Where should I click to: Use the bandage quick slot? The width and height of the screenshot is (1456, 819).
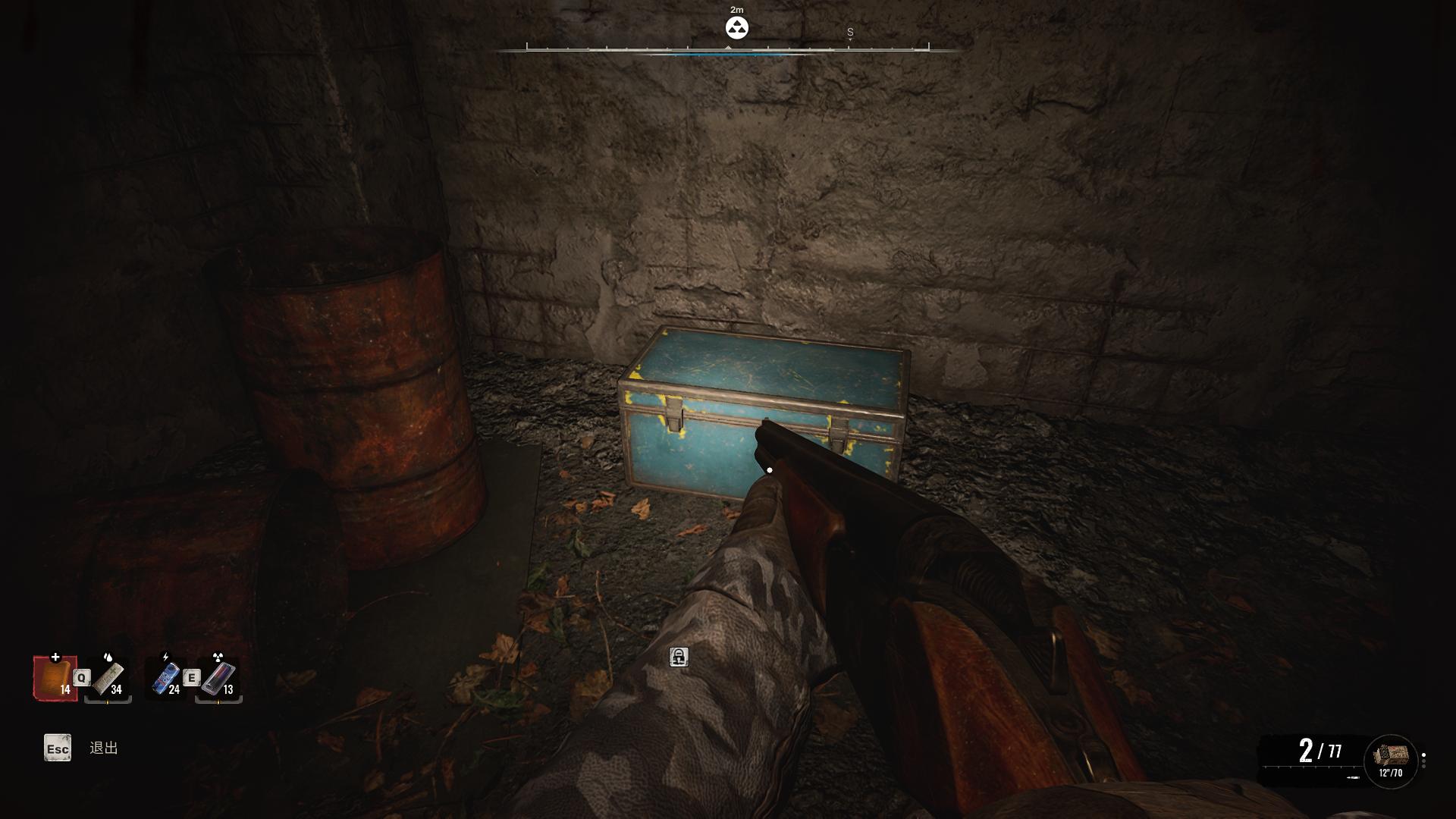(108, 679)
